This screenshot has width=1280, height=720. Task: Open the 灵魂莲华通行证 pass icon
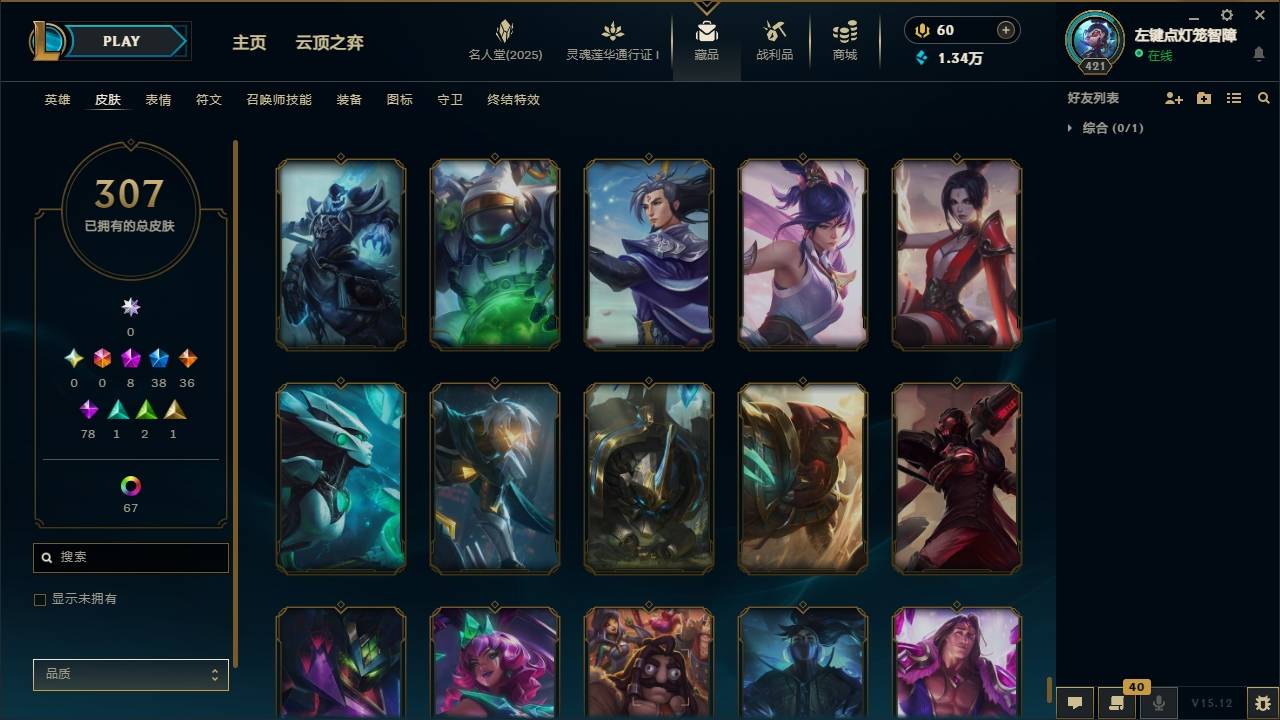point(610,35)
